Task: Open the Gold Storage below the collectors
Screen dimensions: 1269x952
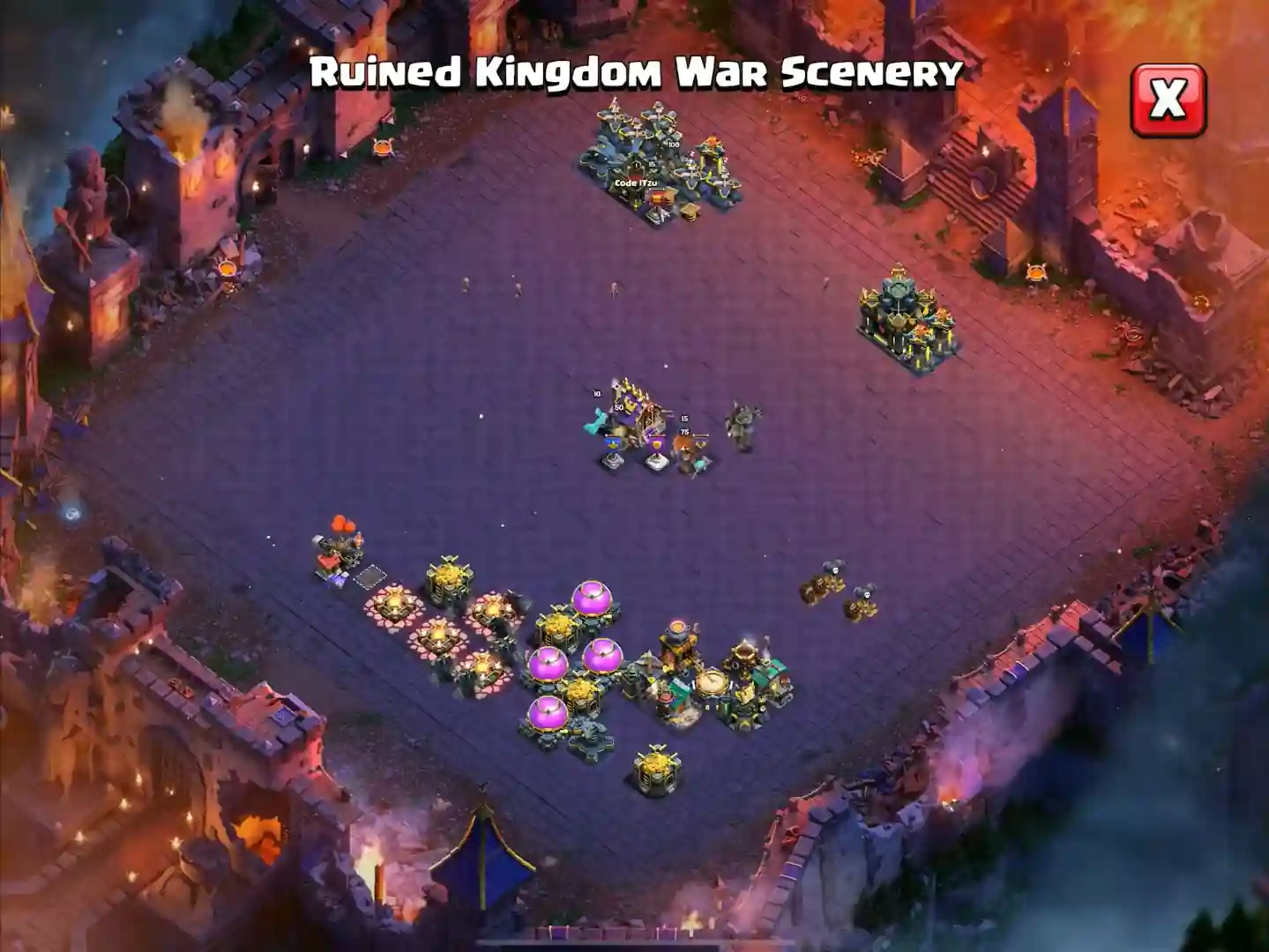Action: pyautogui.click(x=655, y=767)
